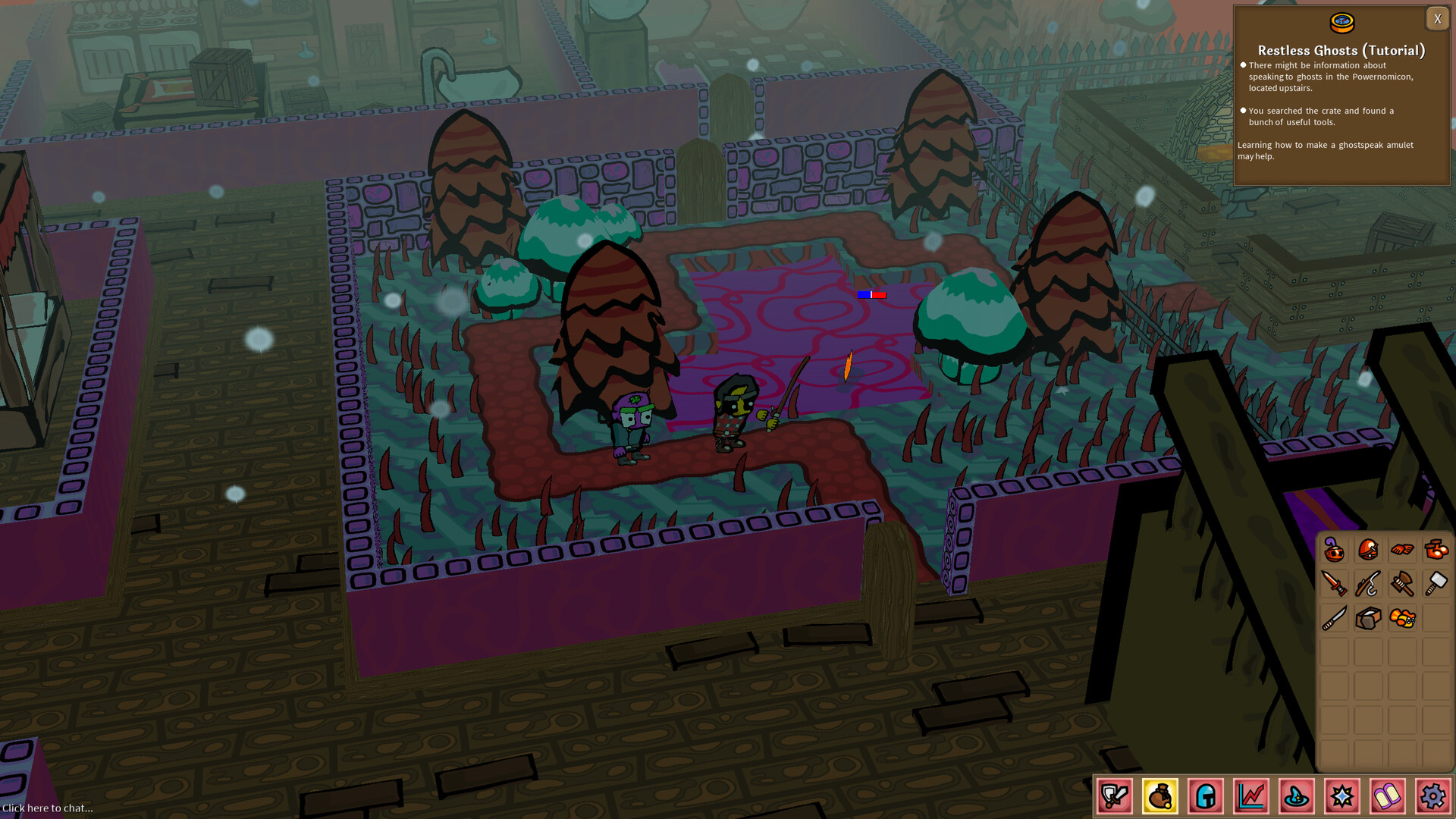Open the inventory bag panel

[x=1159, y=797]
